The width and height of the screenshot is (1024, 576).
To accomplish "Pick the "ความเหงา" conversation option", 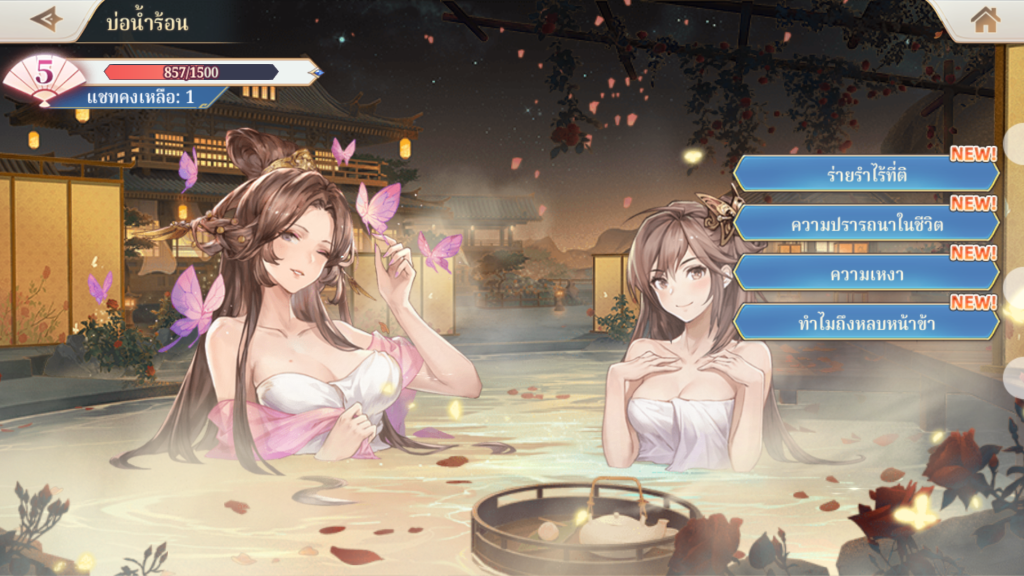I will tap(866, 272).
